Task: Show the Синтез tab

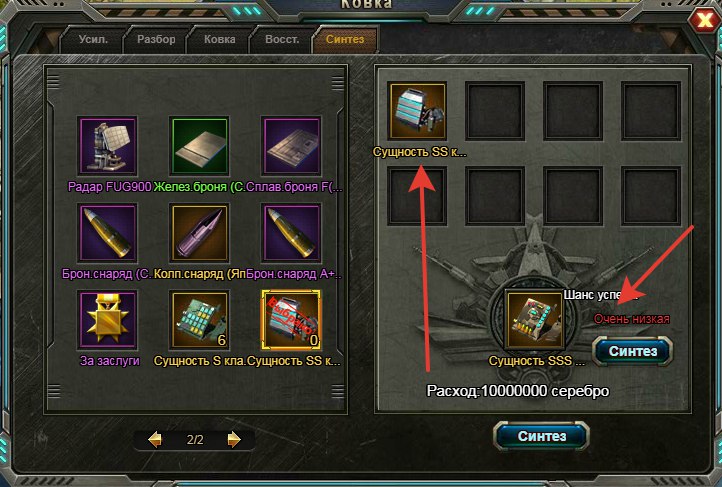Action: (345, 40)
